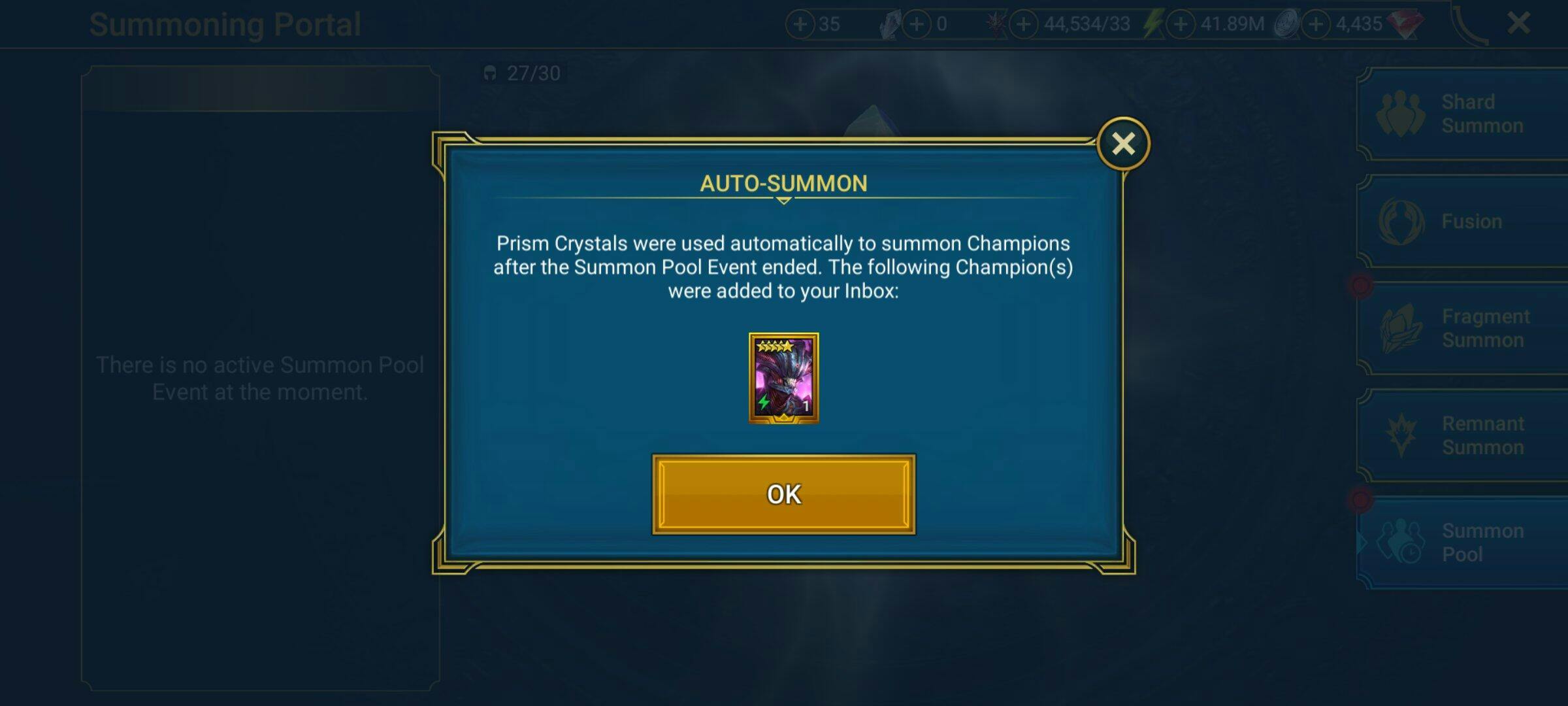1568x706 pixels.
Task: Refill energy with the plus button
Action: [x=1024, y=25]
